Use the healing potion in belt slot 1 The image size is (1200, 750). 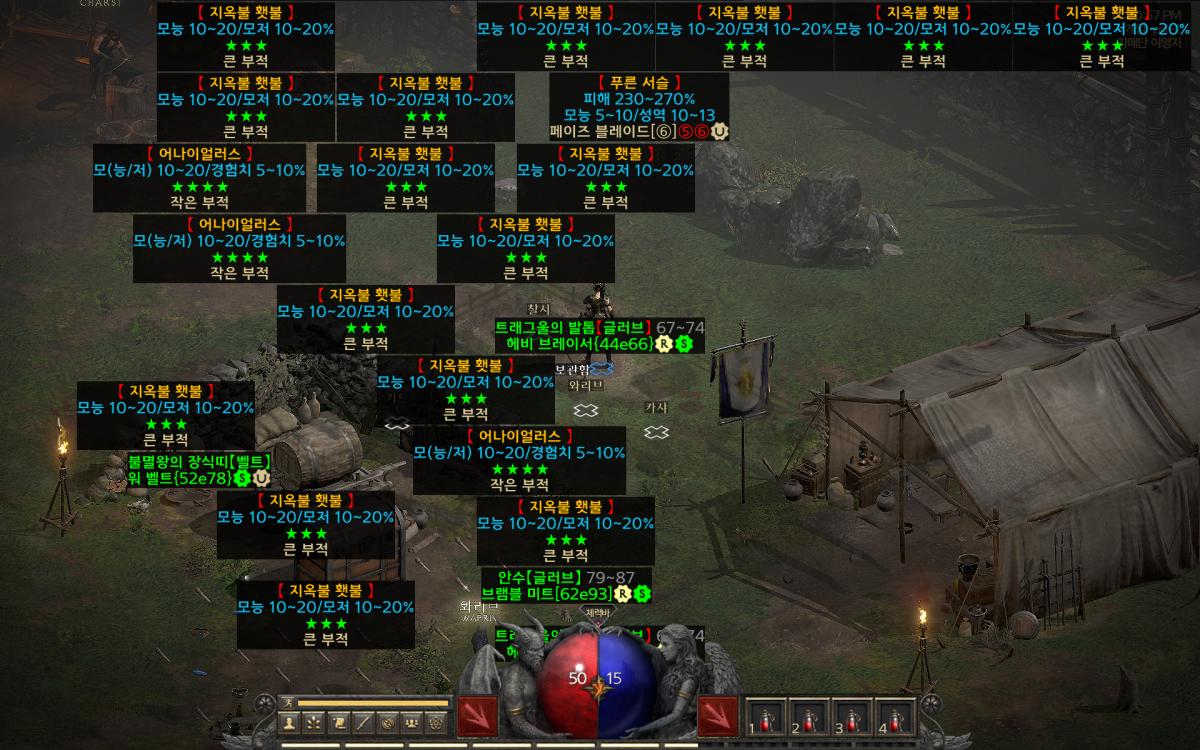(768, 716)
